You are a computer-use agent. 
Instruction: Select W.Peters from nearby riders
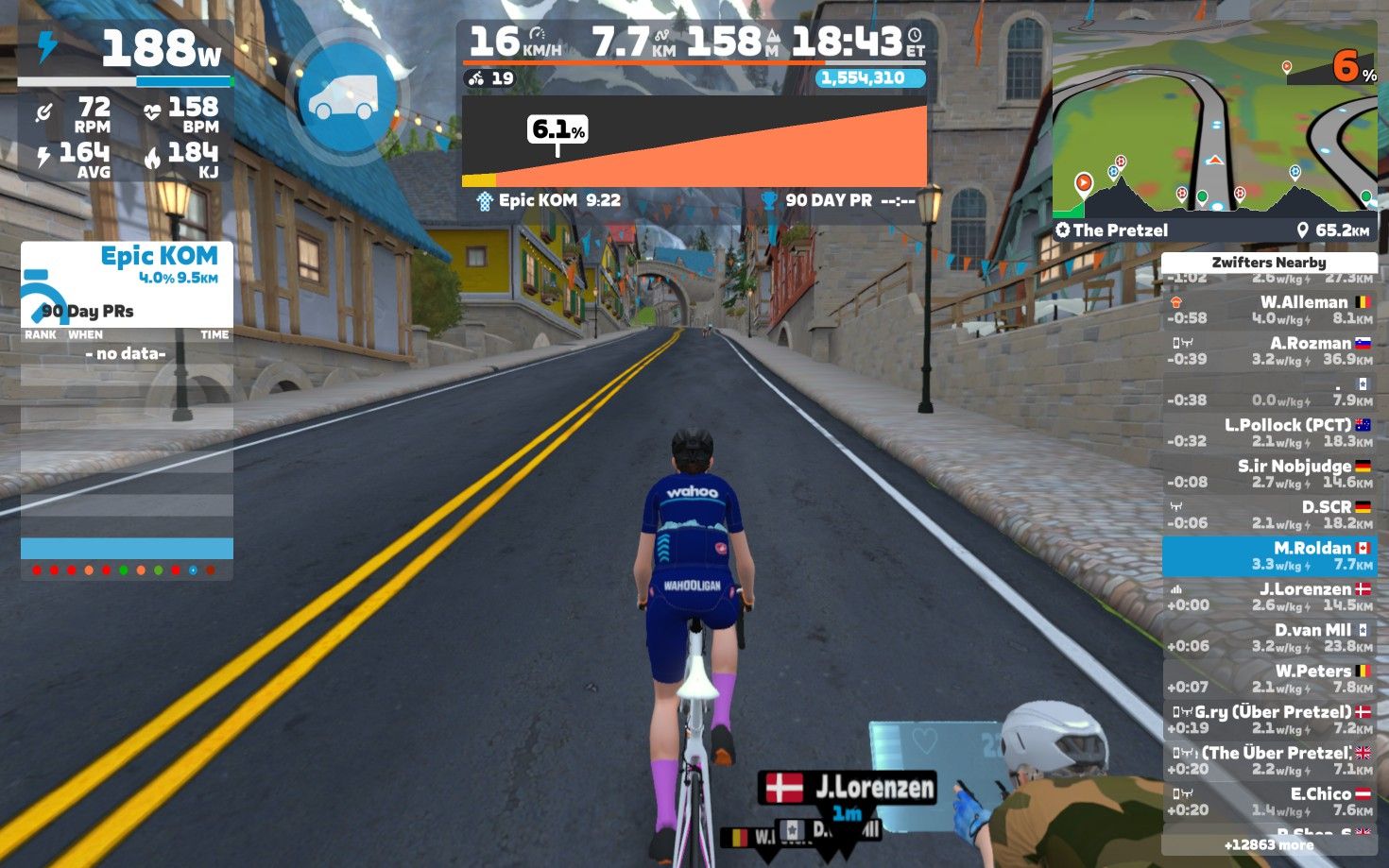coord(1269,678)
